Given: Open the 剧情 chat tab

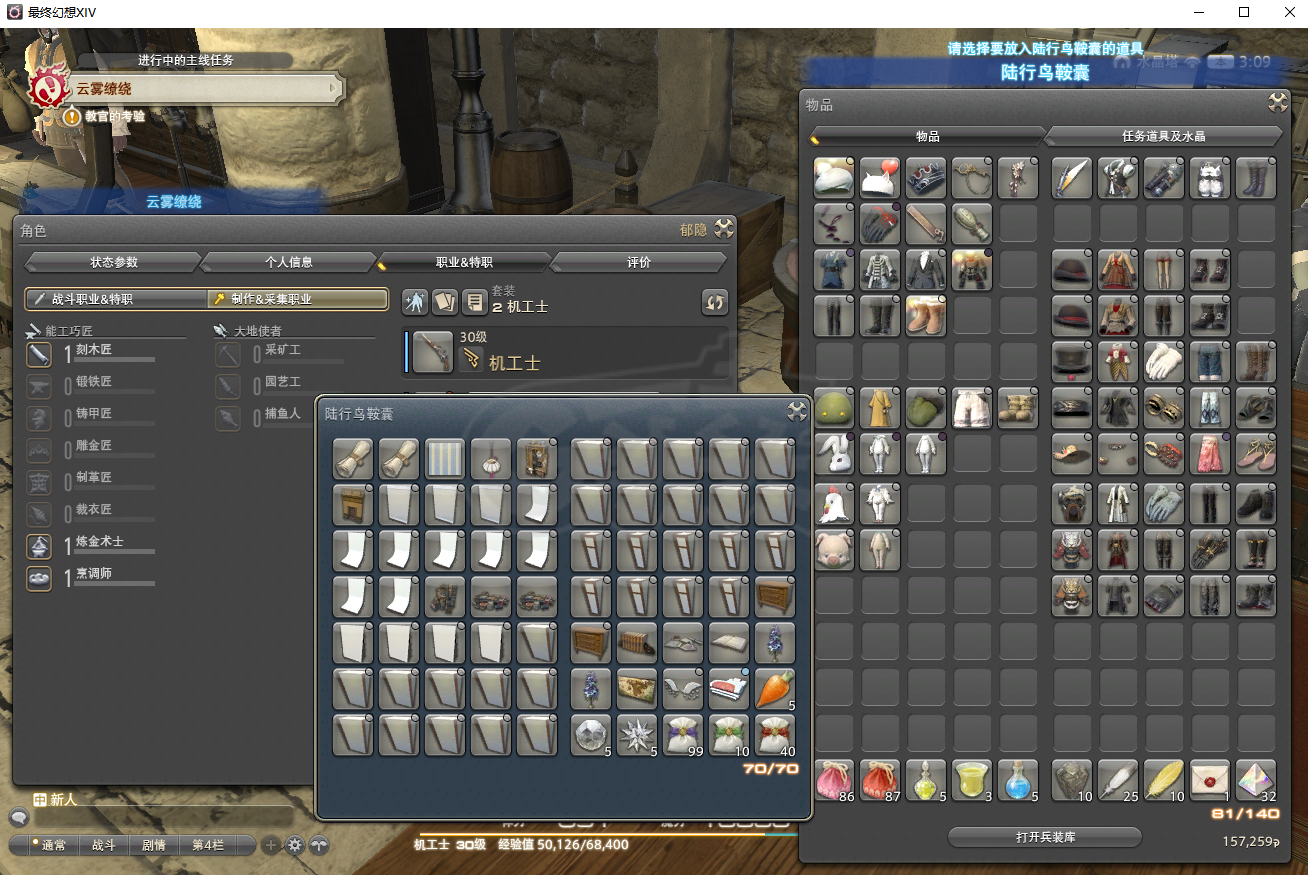Looking at the screenshot, I should pos(154,845).
